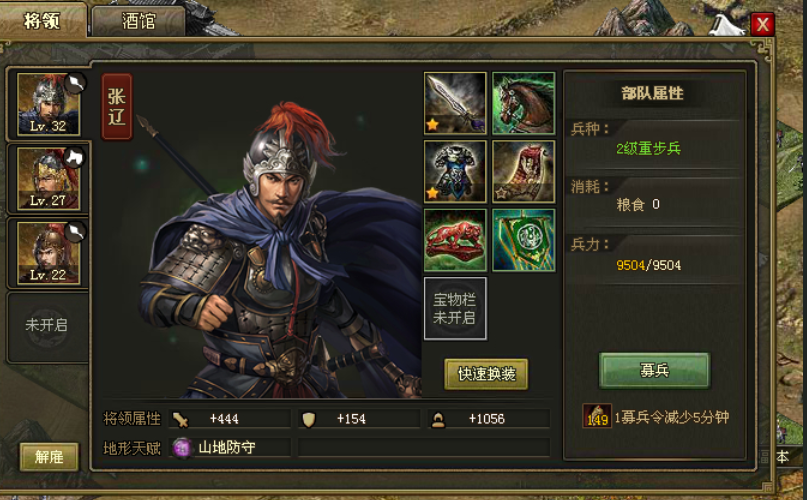Select the horse mount equipment slot
Image resolution: width=807 pixels, height=500 pixels.
(523, 103)
